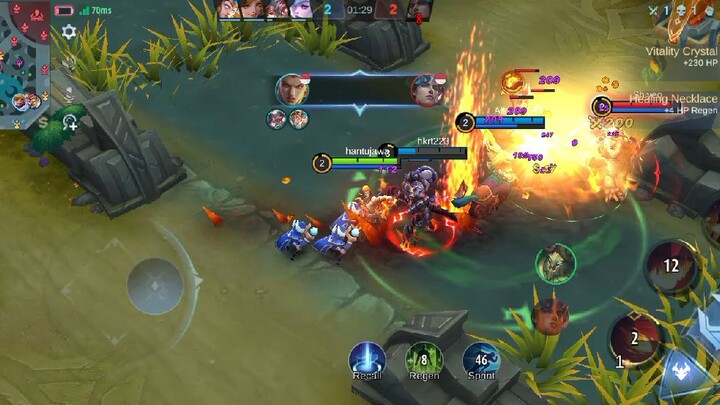Viewport: 720px width, 405px height.
Task: Cast the skill with 12-second cooldown
Action: point(671,265)
